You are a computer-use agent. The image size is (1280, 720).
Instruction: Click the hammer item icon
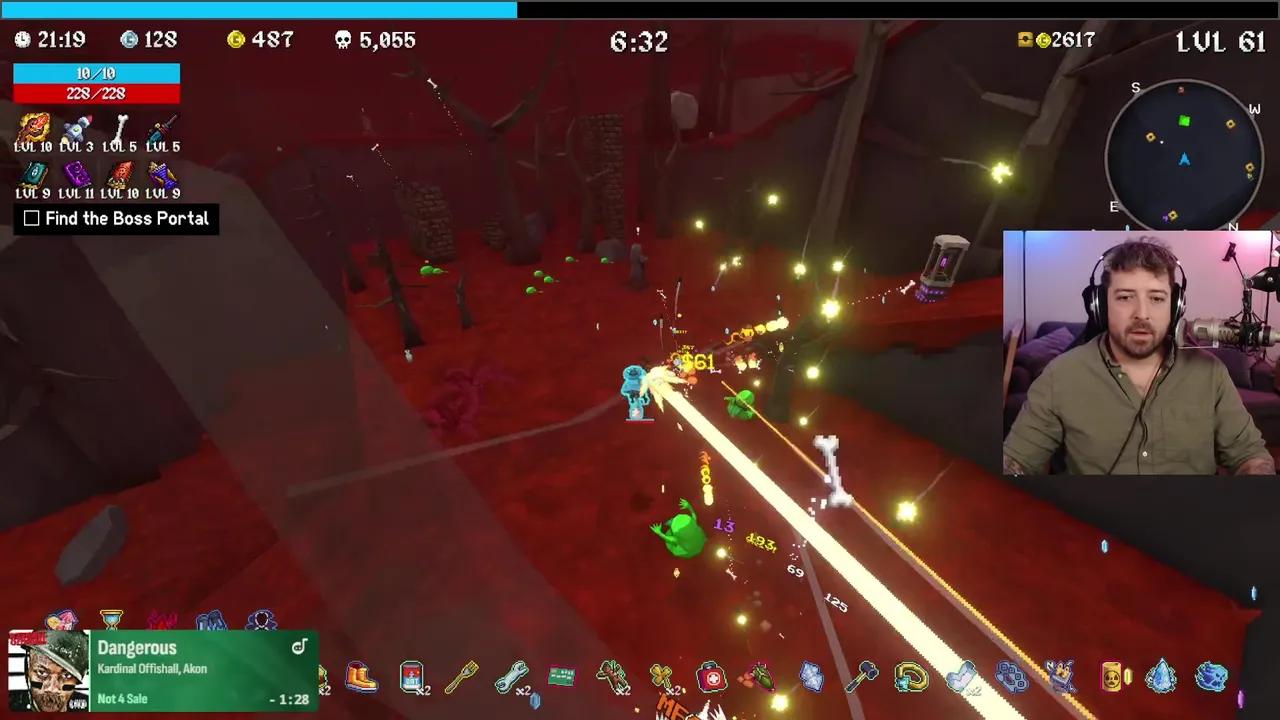tap(861, 678)
